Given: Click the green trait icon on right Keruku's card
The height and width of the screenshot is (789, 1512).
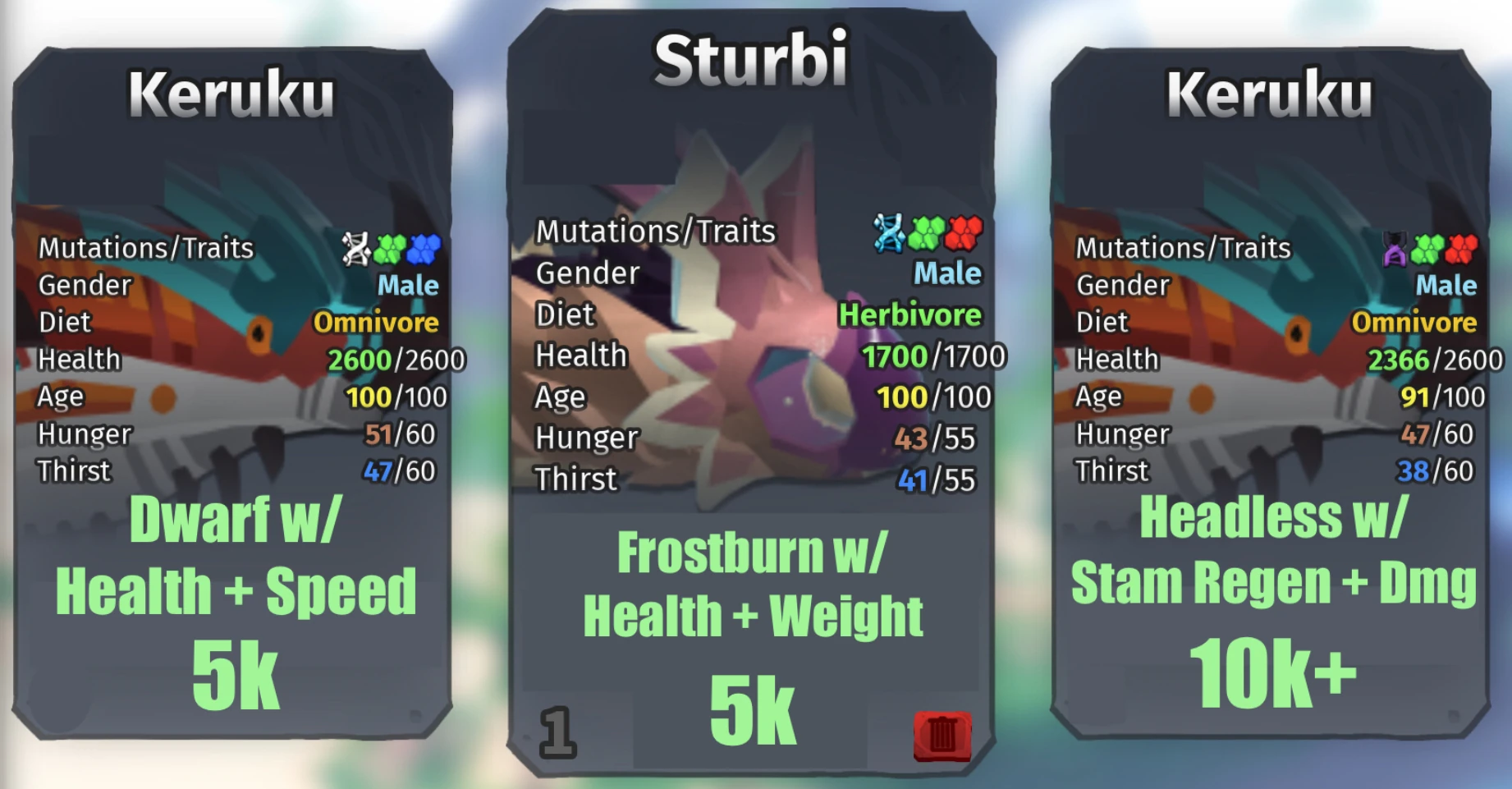Looking at the screenshot, I should [1427, 246].
